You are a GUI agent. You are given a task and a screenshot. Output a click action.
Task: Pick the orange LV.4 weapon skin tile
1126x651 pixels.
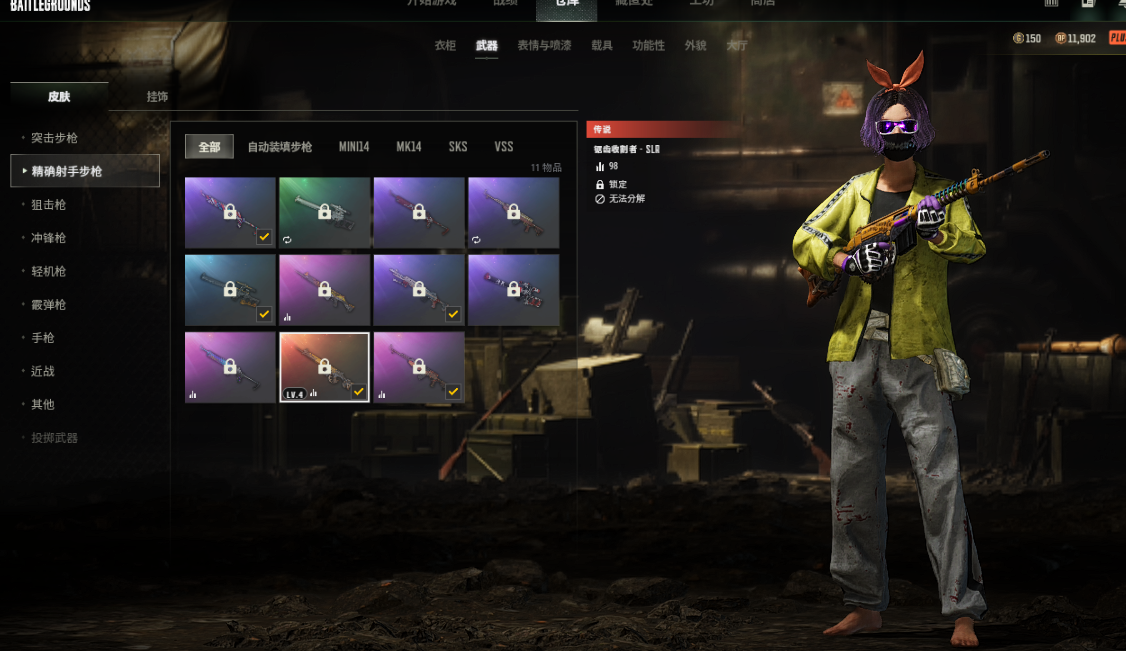click(x=324, y=367)
